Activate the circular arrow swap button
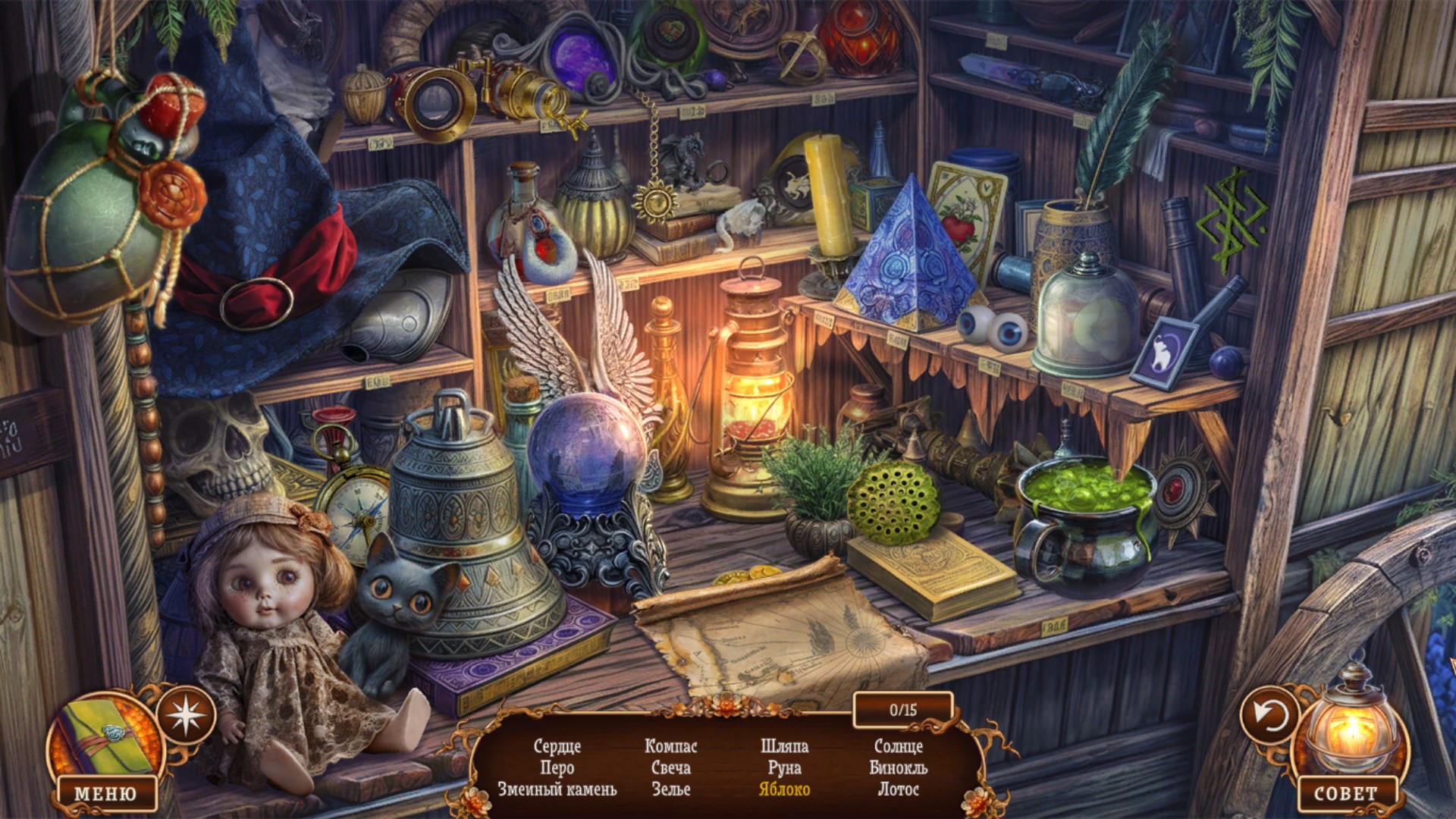The width and height of the screenshot is (1456, 819). [1269, 714]
